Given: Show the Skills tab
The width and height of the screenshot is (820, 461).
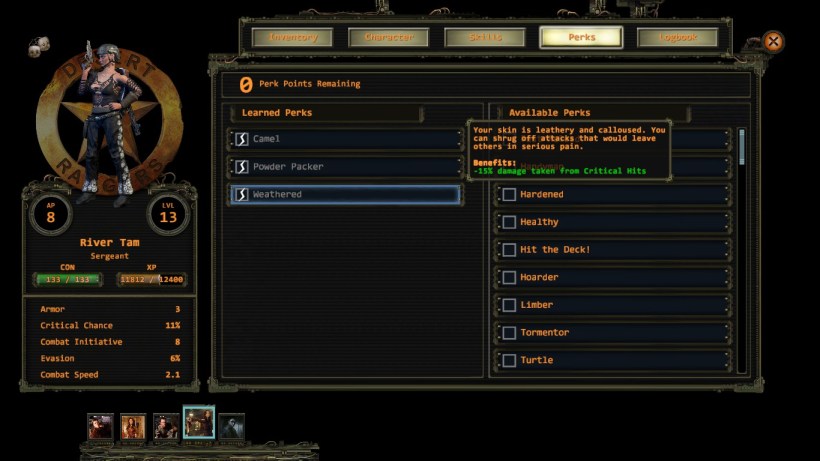Looking at the screenshot, I should (x=485, y=38).
